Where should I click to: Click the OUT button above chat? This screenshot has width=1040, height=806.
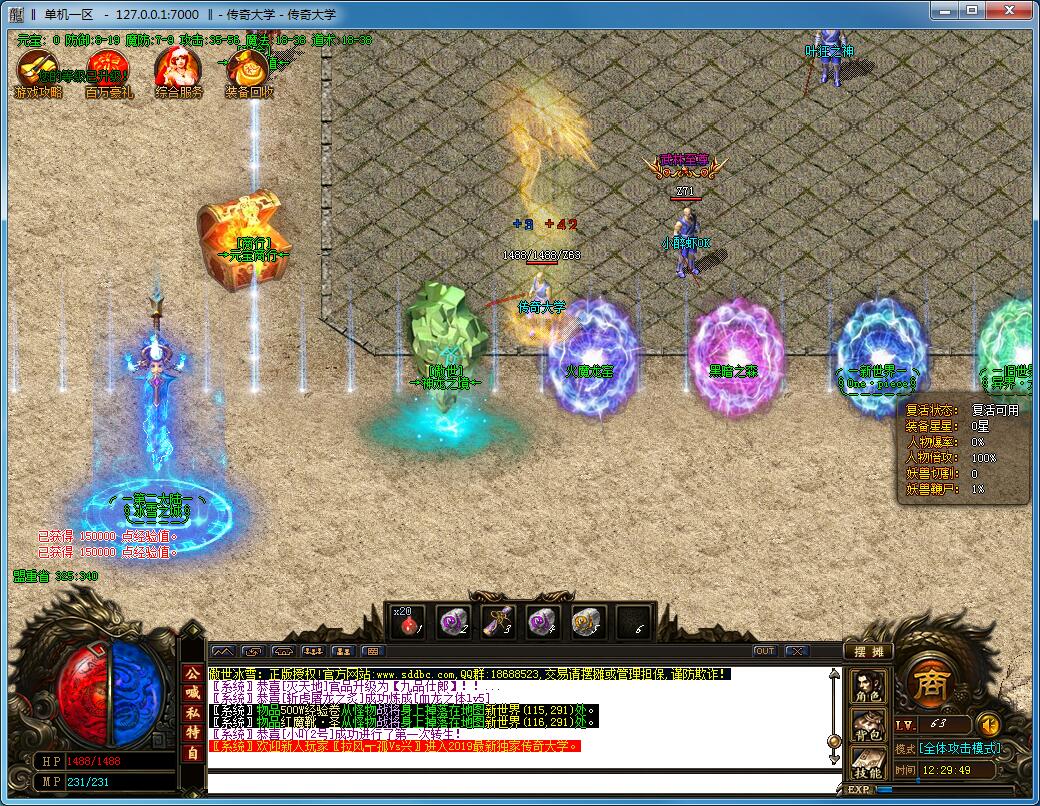(x=764, y=651)
